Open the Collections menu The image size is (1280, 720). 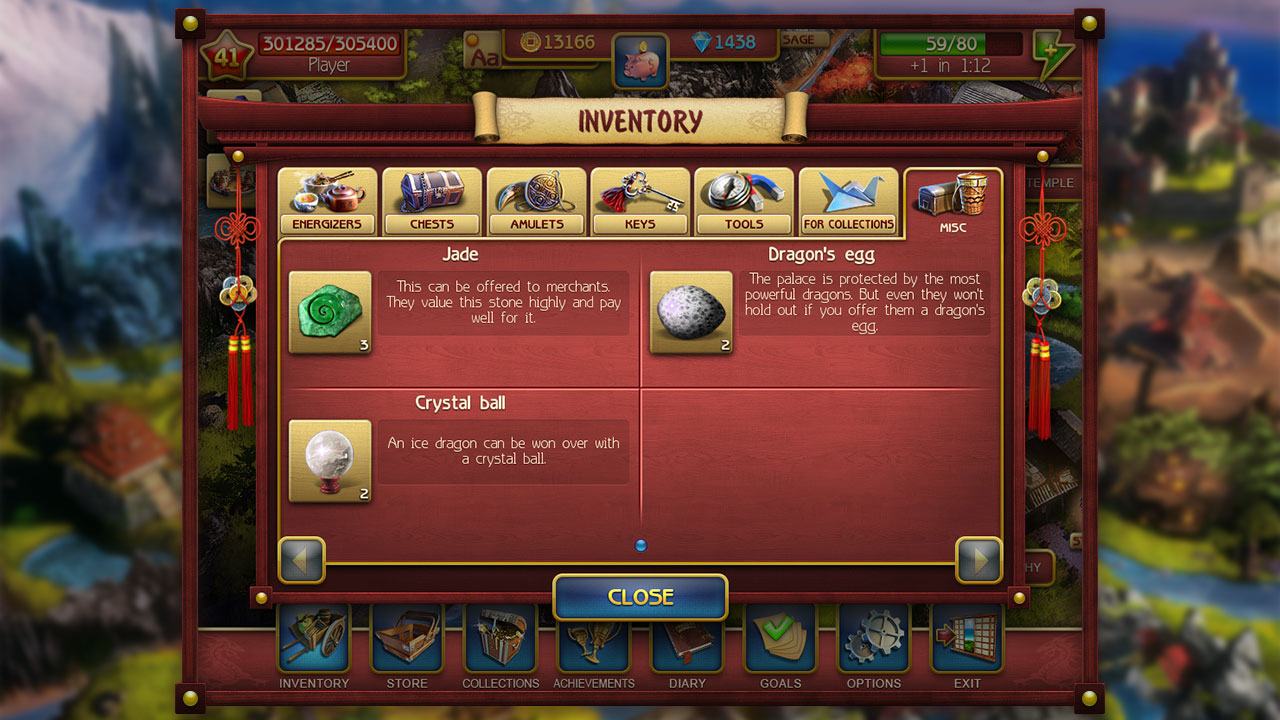[x=500, y=642]
